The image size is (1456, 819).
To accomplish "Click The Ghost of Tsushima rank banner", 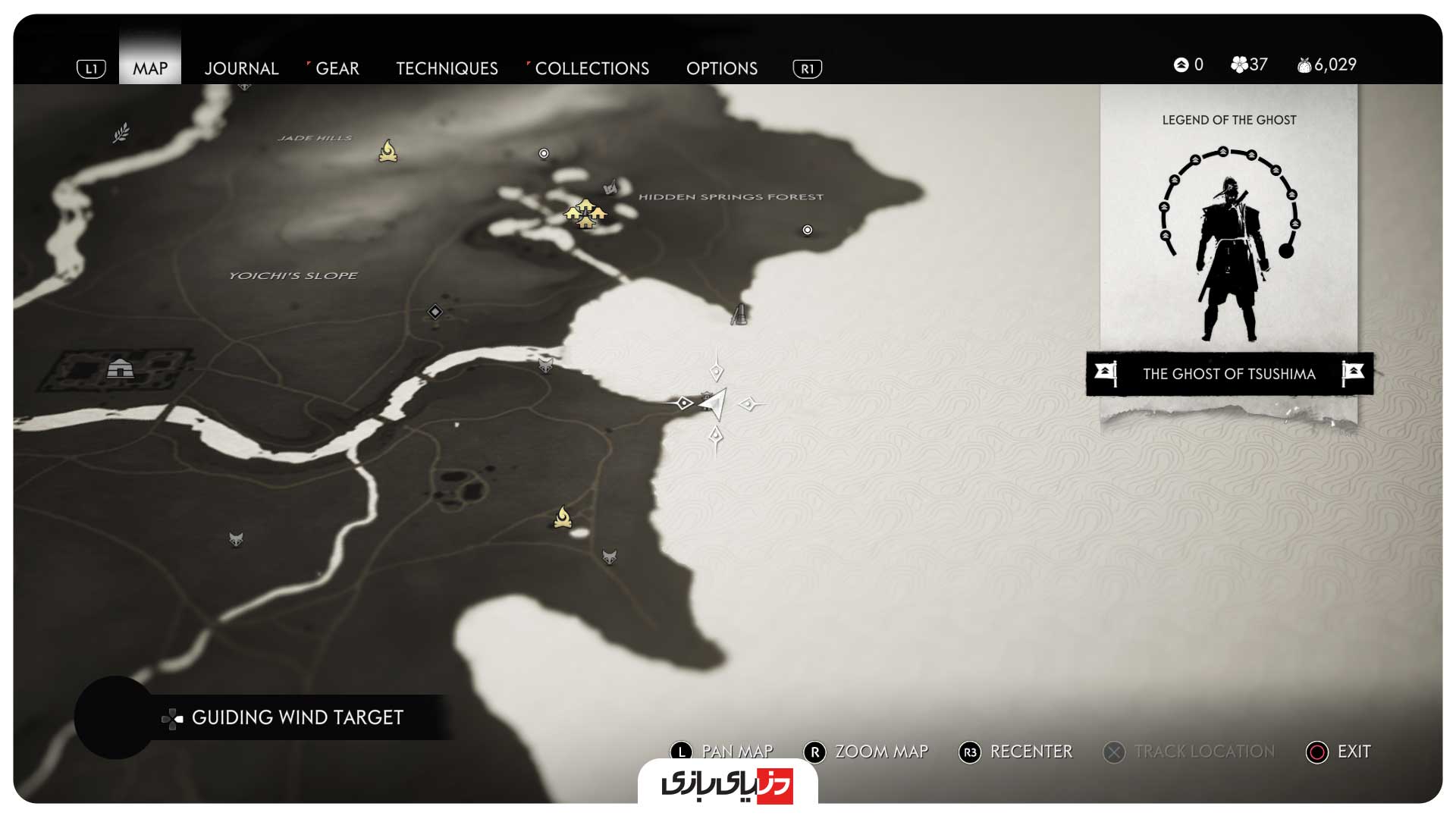I will pyautogui.click(x=1228, y=374).
